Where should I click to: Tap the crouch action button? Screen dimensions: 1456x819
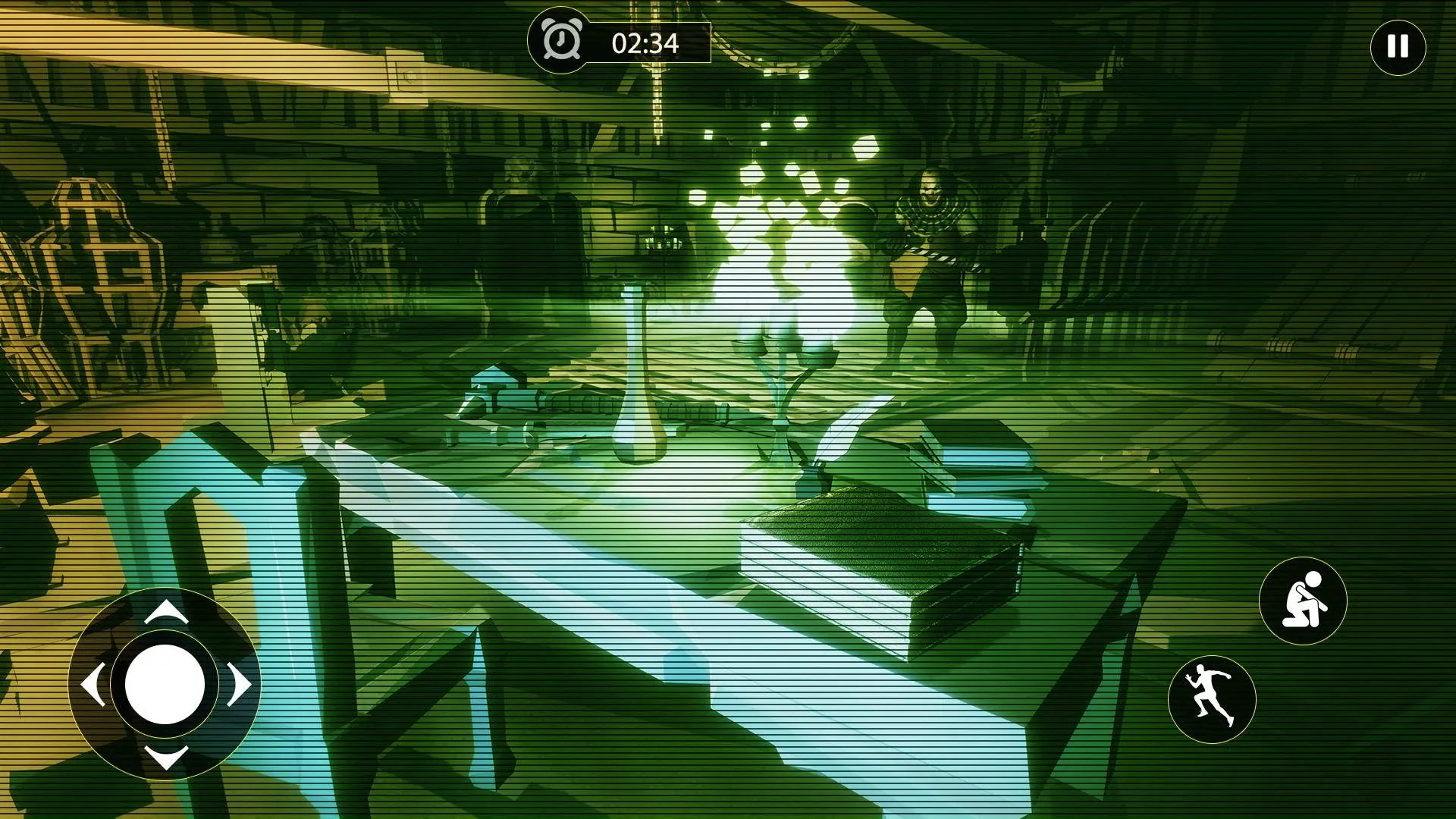click(x=1303, y=601)
